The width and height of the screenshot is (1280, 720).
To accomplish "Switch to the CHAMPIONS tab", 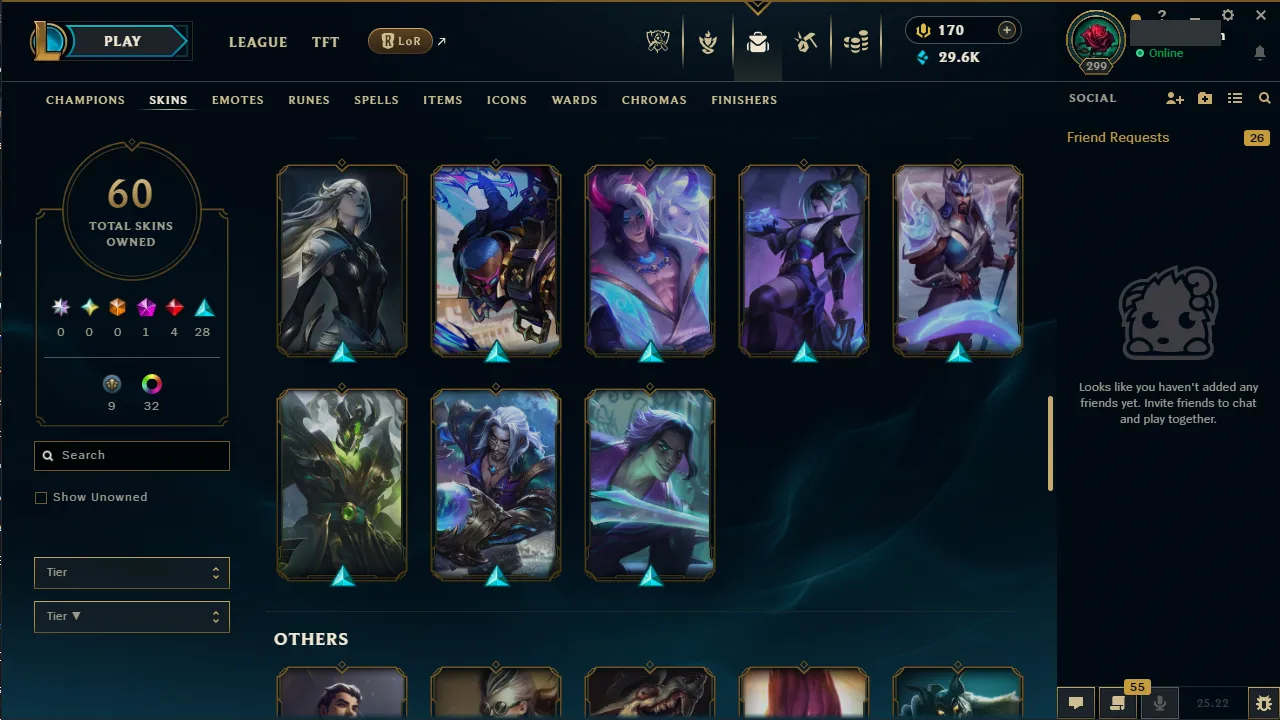I will (85, 100).
